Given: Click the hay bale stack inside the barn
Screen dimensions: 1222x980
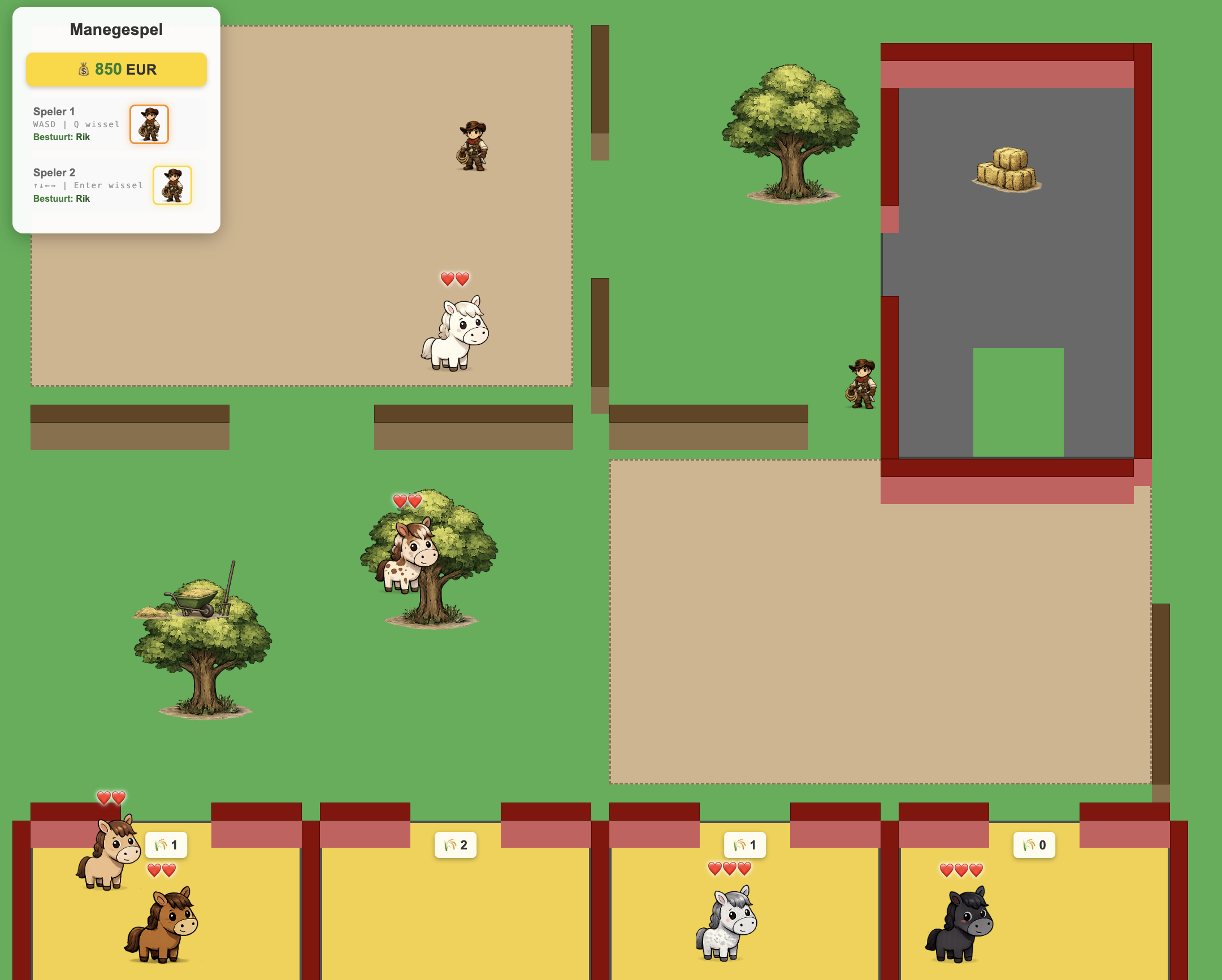Looking at the screenshot, I should coord(1008,170).
